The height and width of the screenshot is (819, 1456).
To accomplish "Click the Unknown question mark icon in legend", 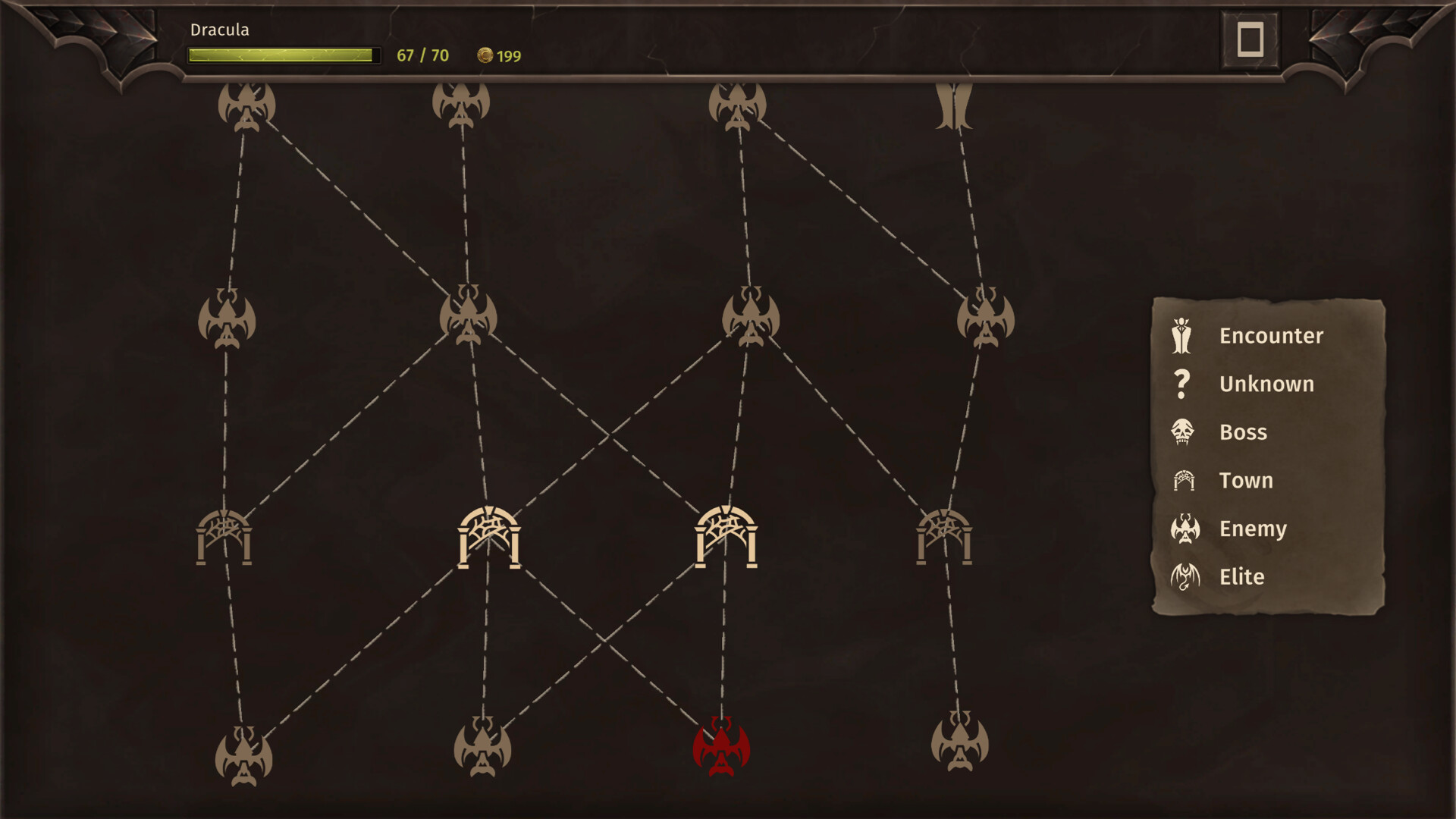I will (1181, 384).
